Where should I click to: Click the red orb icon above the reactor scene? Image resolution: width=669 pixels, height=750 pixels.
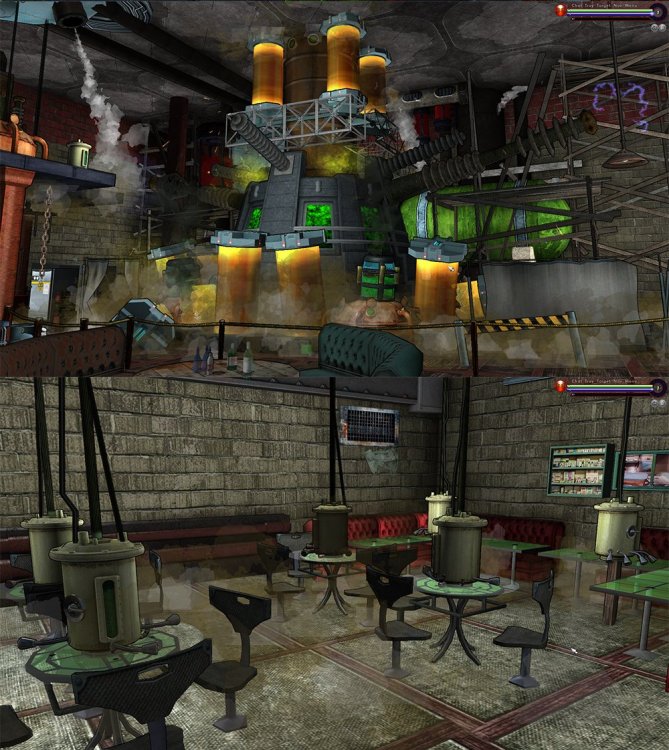[x=562, y=10]
